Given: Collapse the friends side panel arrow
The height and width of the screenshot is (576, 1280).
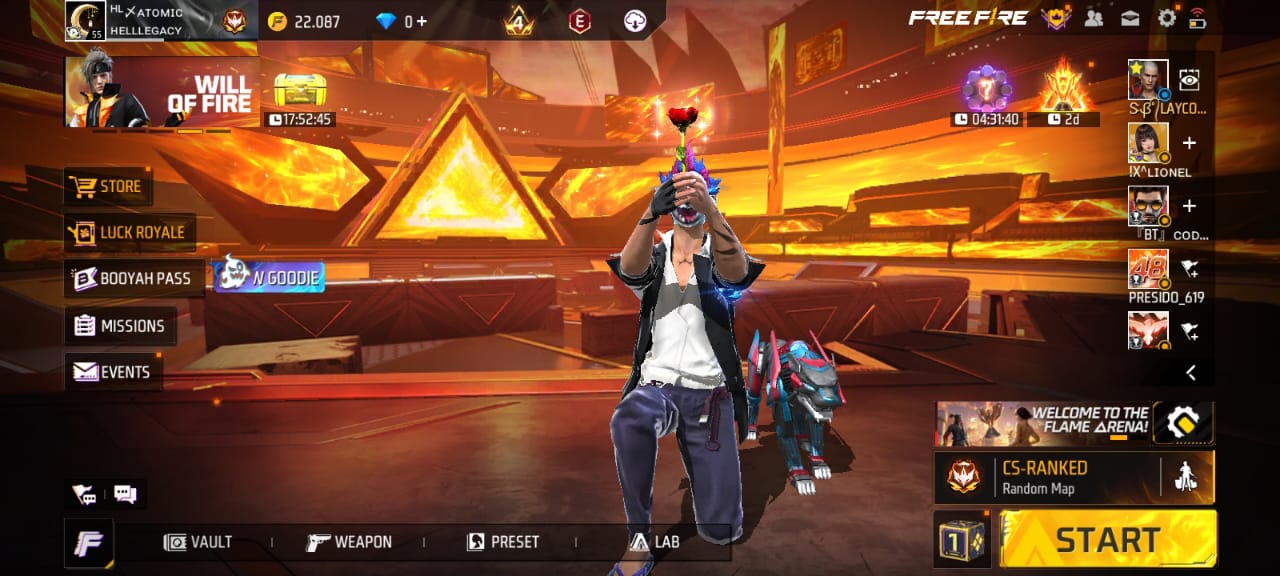Looking at the screenshot, I should [x=1191, y=372].
